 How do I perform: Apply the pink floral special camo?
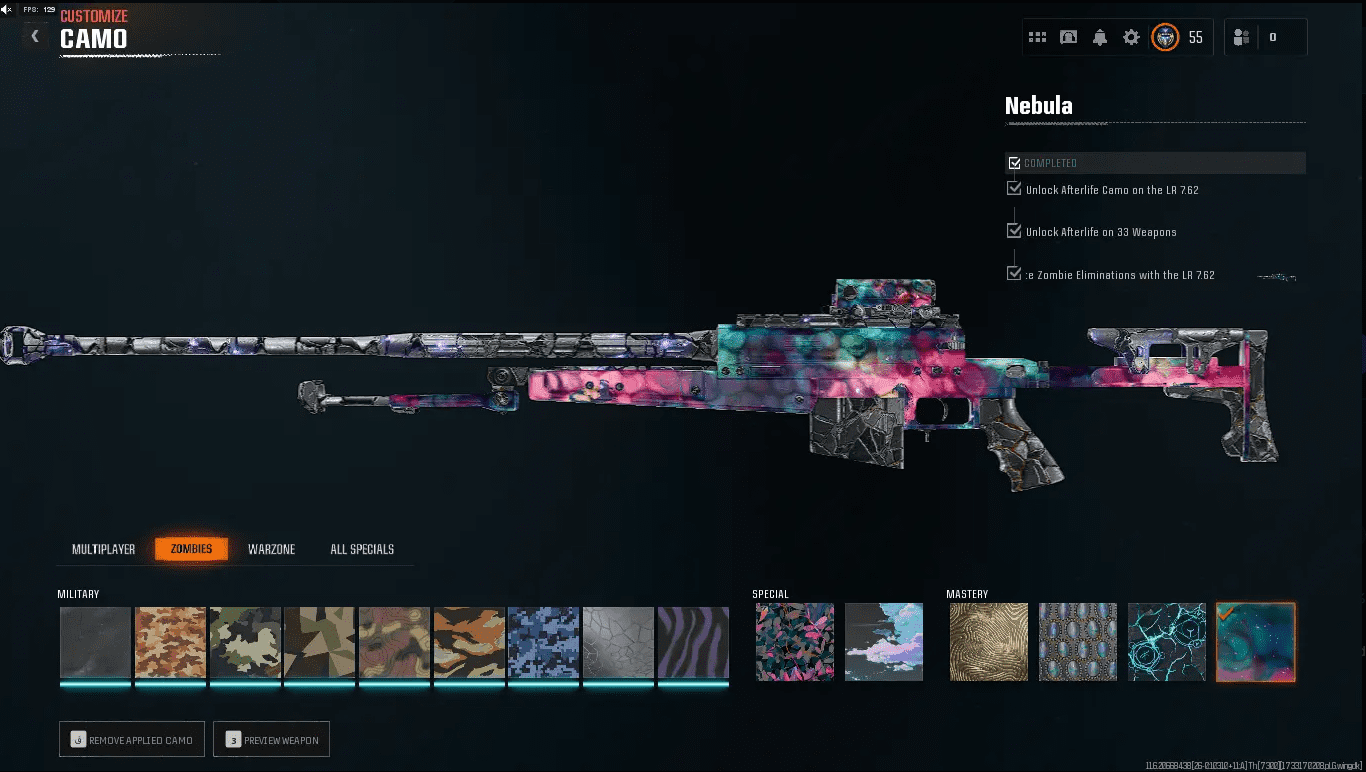coord(795,642)
